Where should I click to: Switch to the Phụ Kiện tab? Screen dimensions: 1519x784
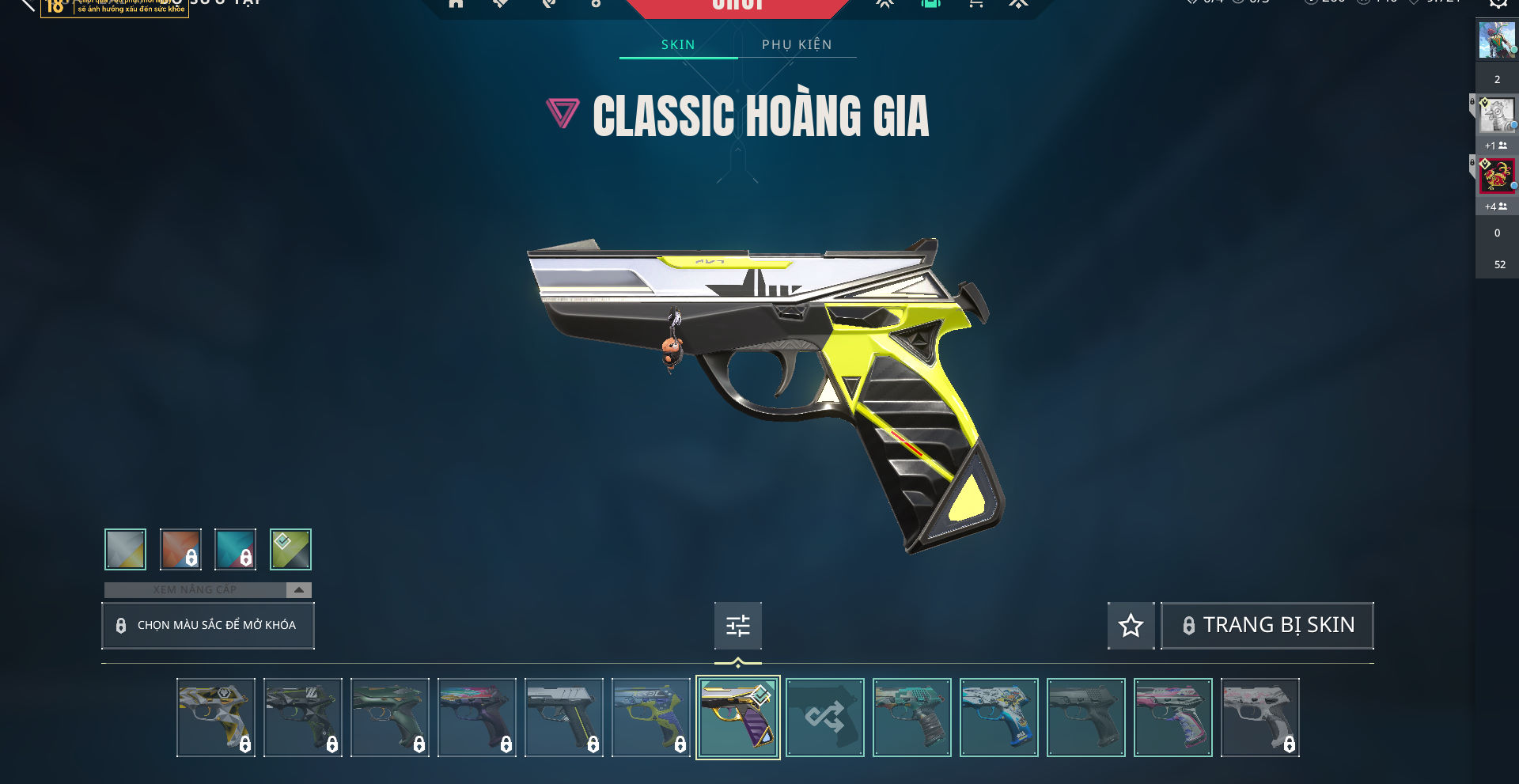[x=797, y=44]
